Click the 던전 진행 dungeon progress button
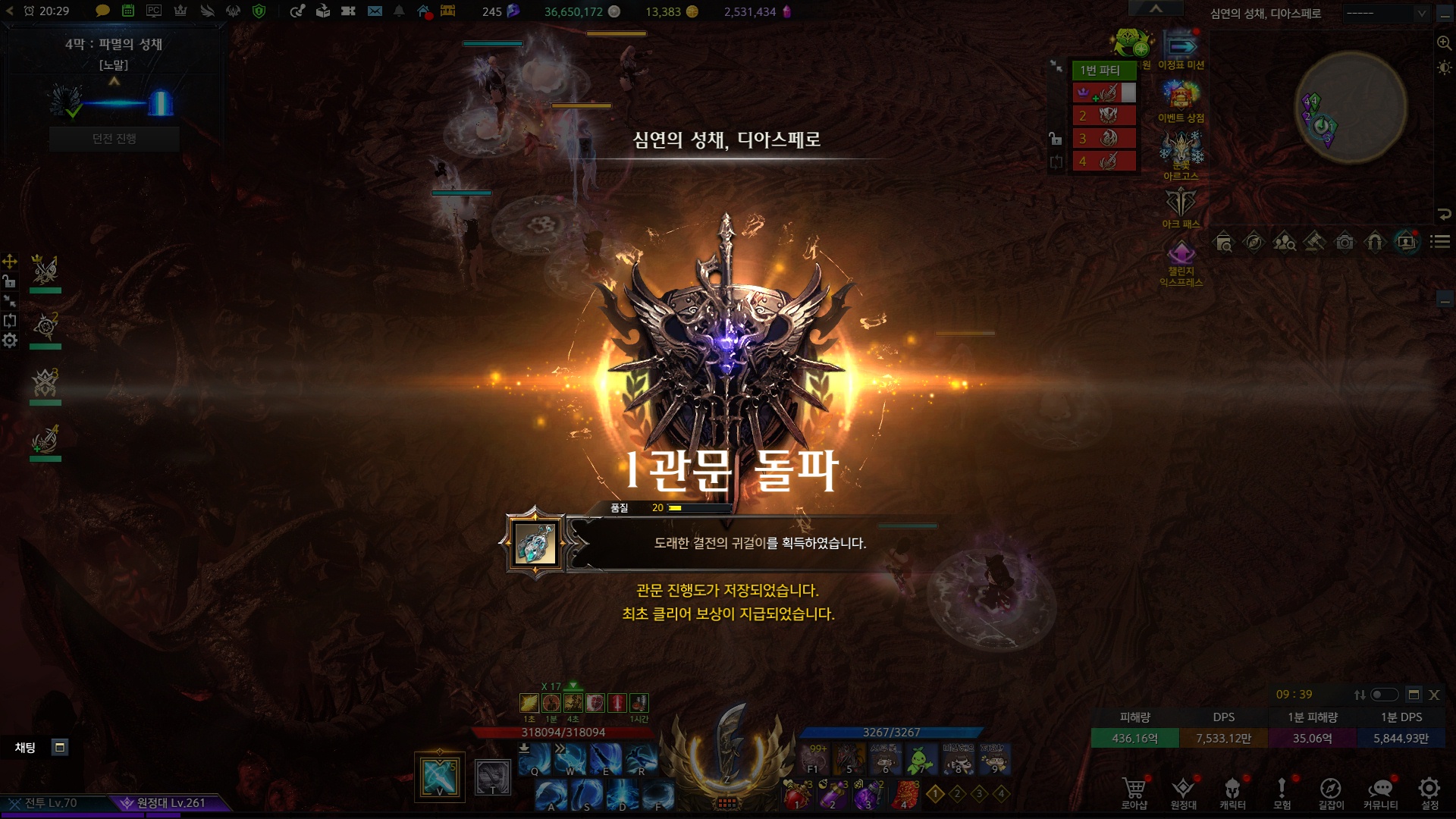 [115, 139]
